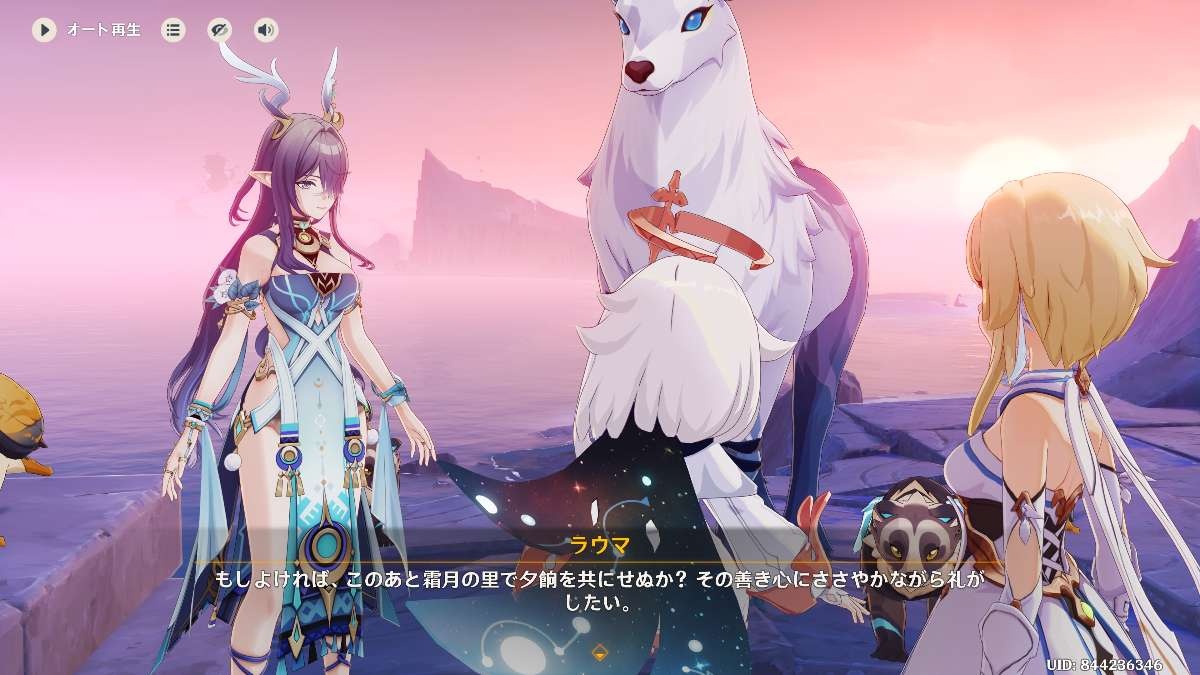Toggle the voice sound speaker icon

point(265,30)
